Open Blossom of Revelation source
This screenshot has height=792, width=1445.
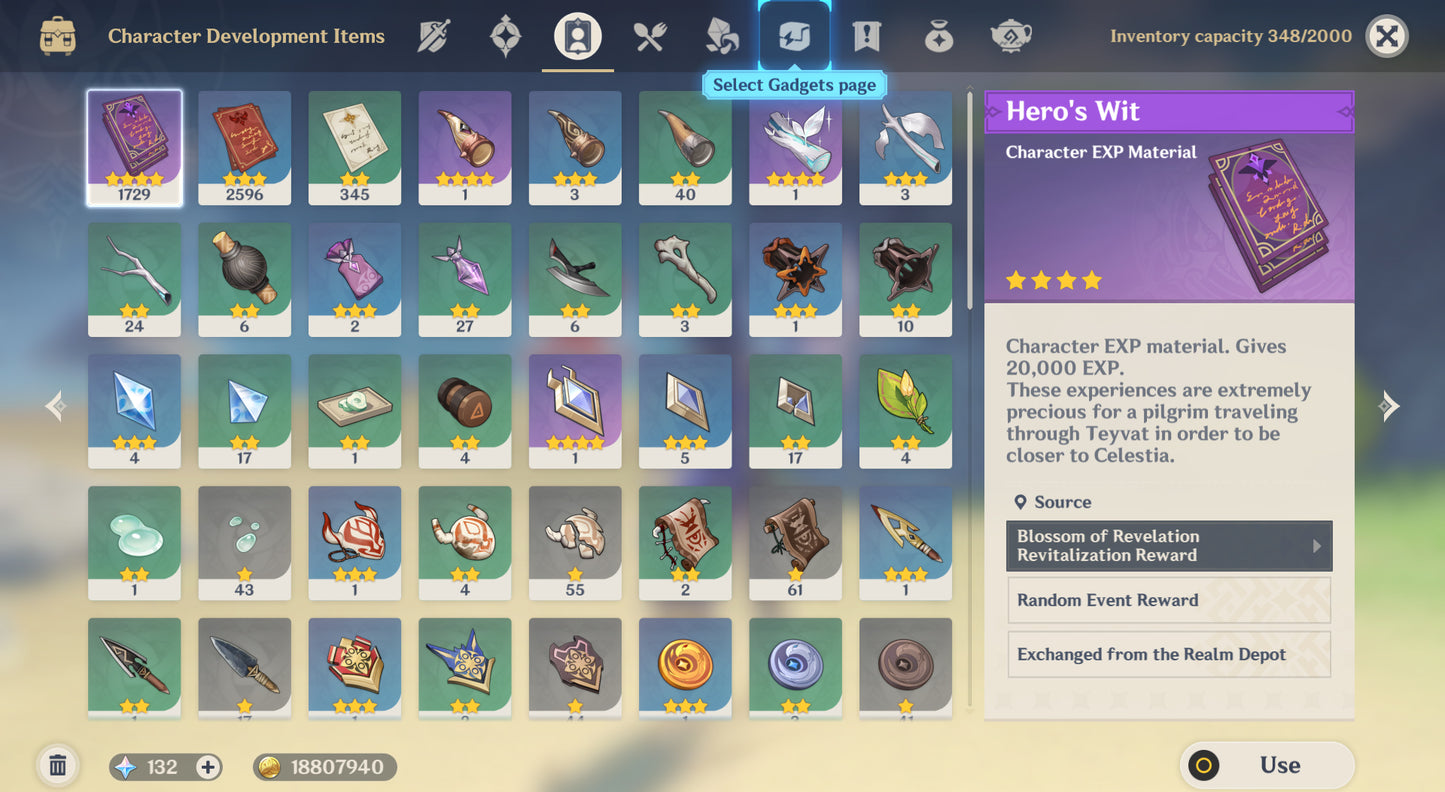1168,546
